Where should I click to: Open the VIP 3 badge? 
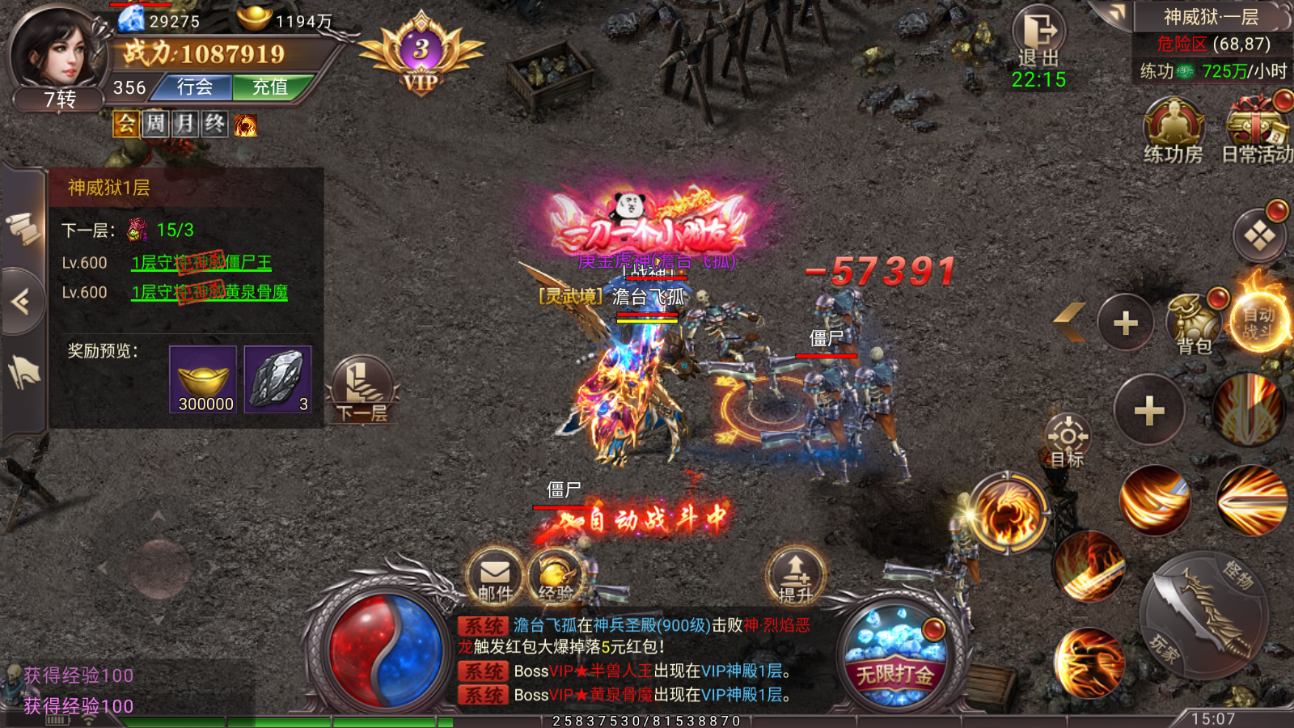click(421, 55)
